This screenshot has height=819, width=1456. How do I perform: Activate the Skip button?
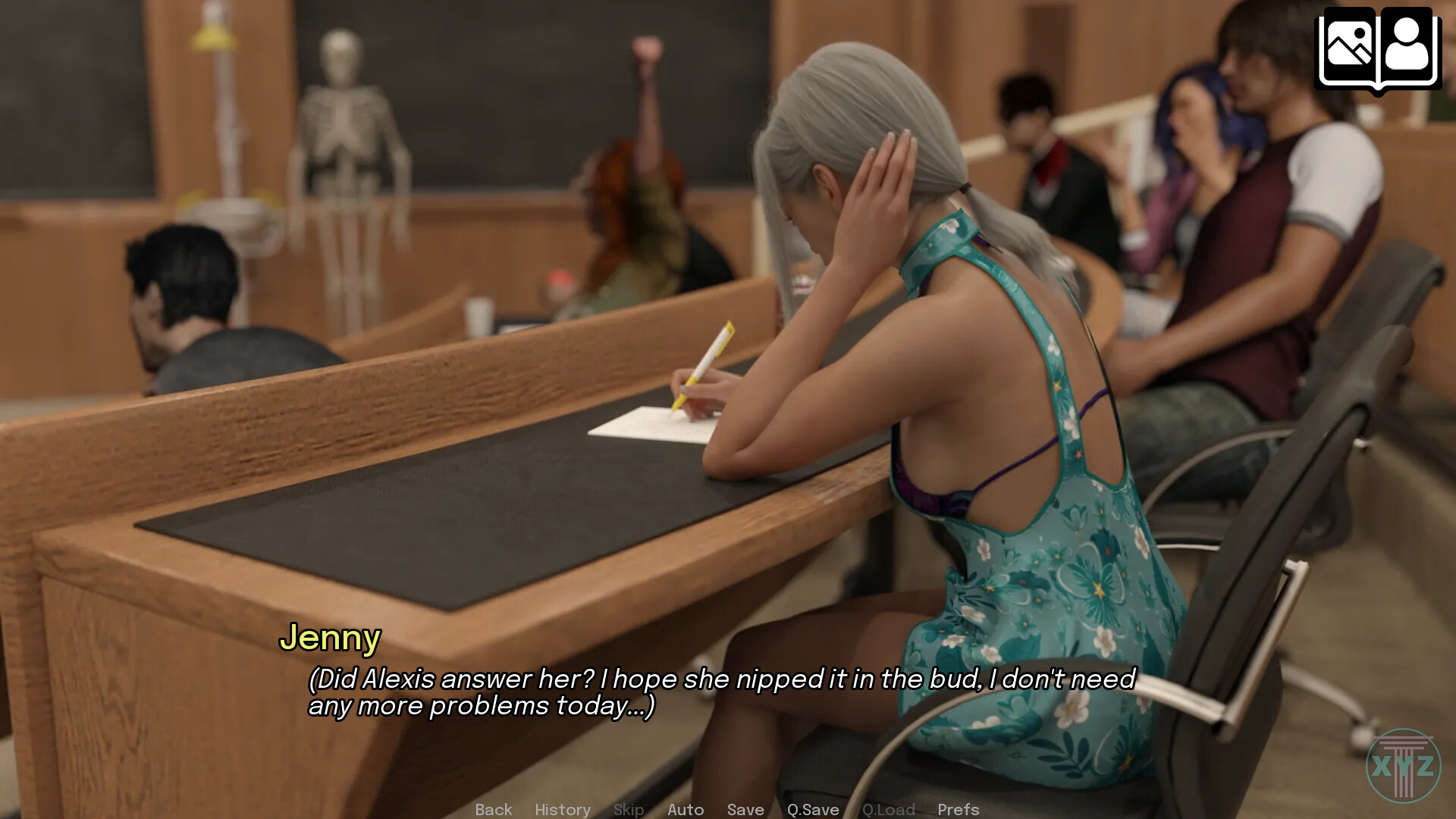click(629, 809)
